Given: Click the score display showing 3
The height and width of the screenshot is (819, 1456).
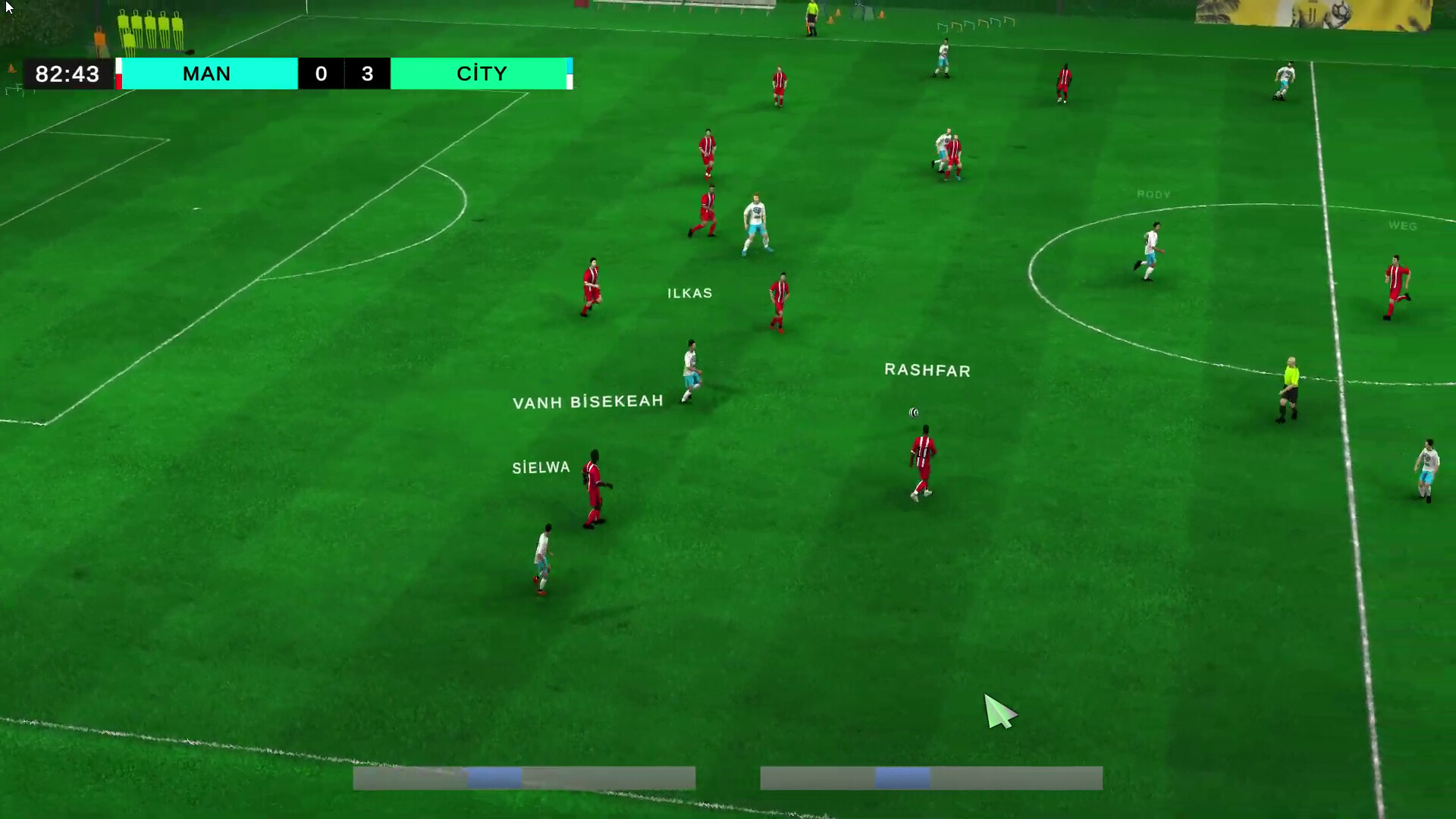Looking at the screenshot, I should (x=369, y=74).
